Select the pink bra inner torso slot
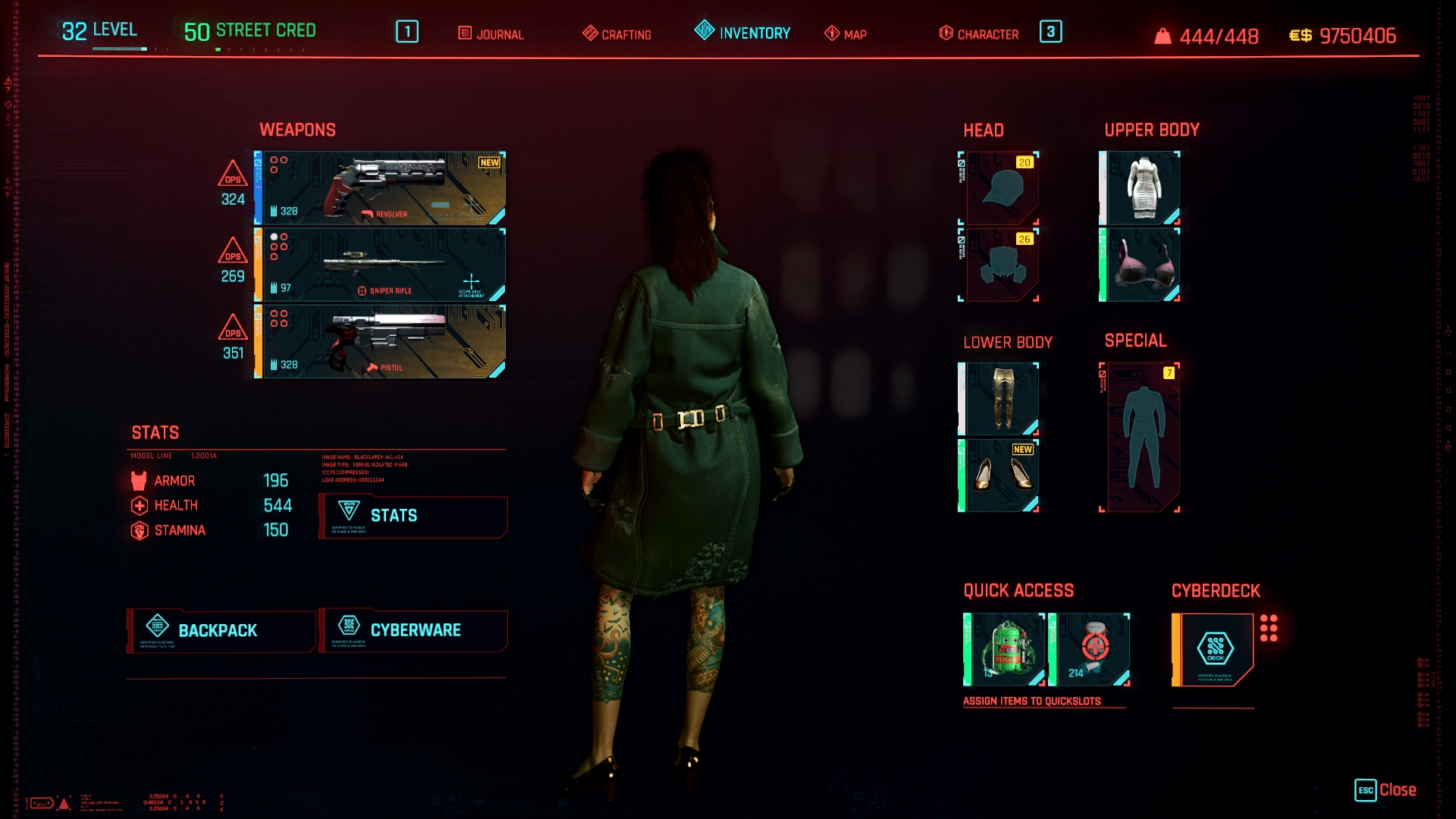This screenshot has height=819, width=1456. pyautogui.click(x=1141, y=265)
